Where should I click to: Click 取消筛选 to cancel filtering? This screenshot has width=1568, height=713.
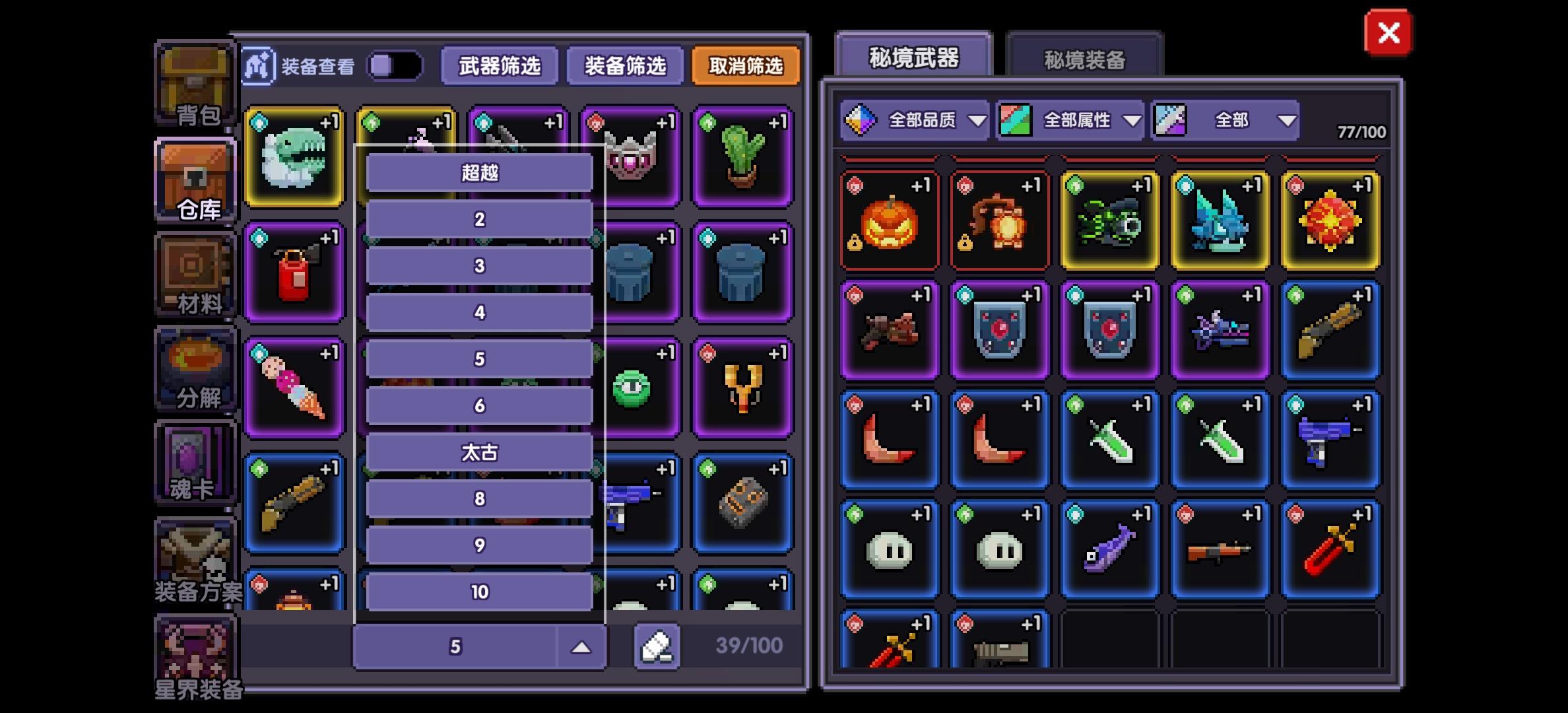tap(744, 66)
